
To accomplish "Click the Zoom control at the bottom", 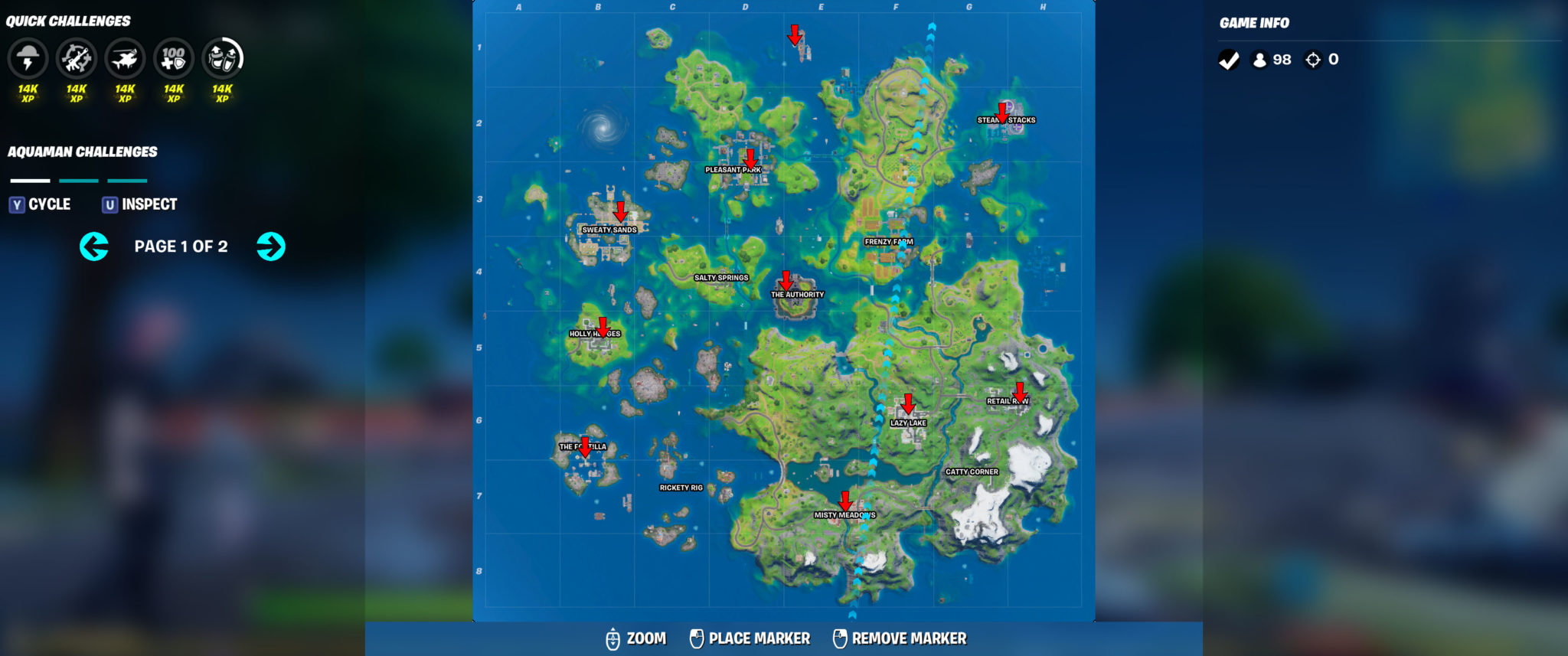I will pyautogui.click(x=647, y=638).
